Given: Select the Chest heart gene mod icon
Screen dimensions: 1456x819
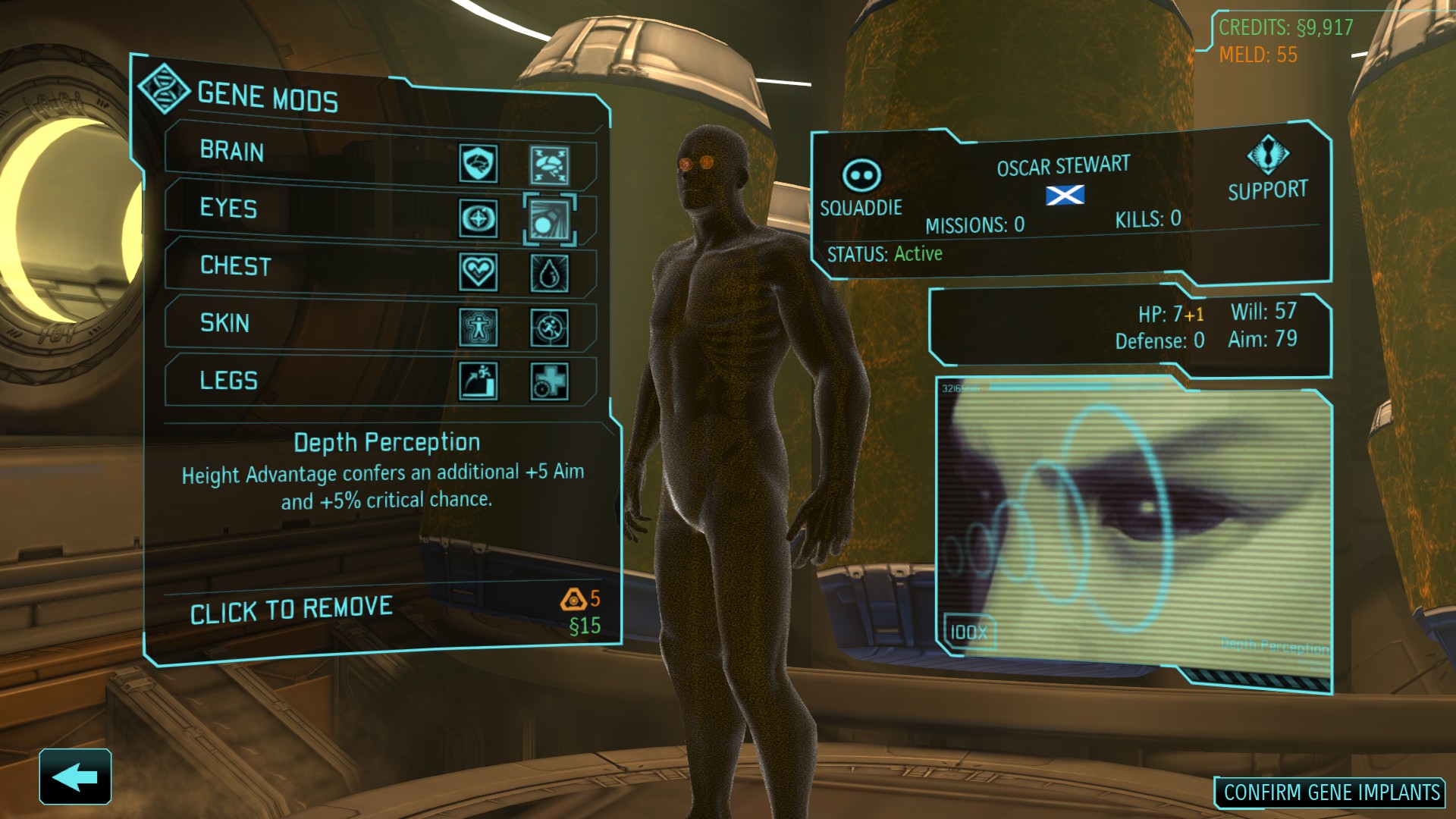Looking at the screenshot, I should (479, 271).
